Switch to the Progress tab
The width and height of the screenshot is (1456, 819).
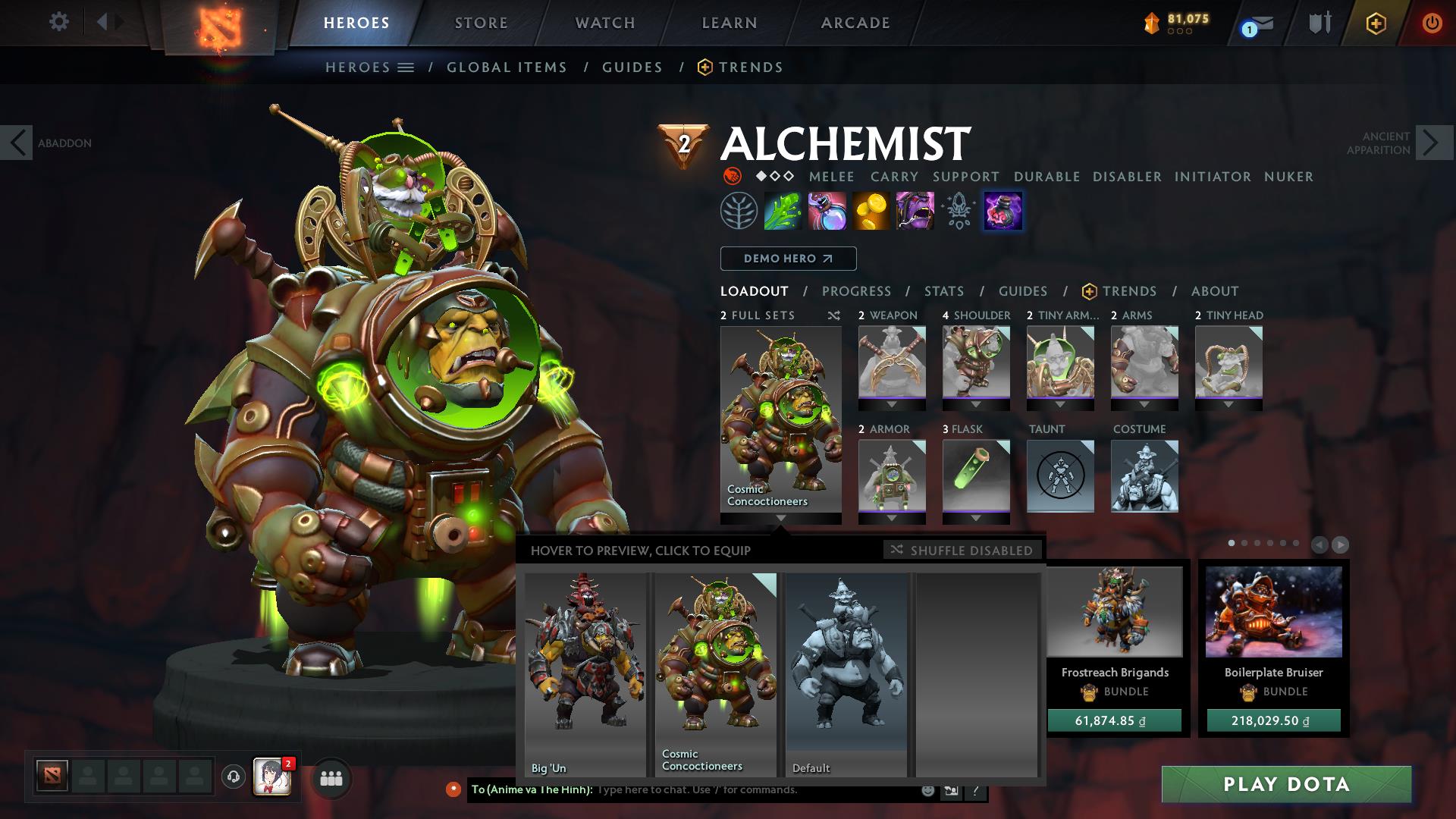856,290
